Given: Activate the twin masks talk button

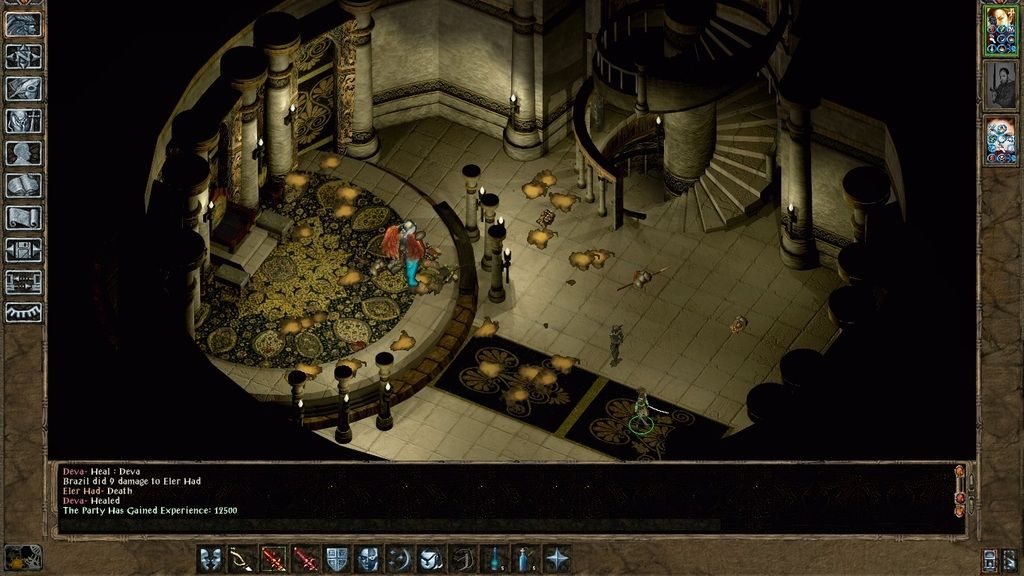Looking at the screenshot, I should click(211, 559).
